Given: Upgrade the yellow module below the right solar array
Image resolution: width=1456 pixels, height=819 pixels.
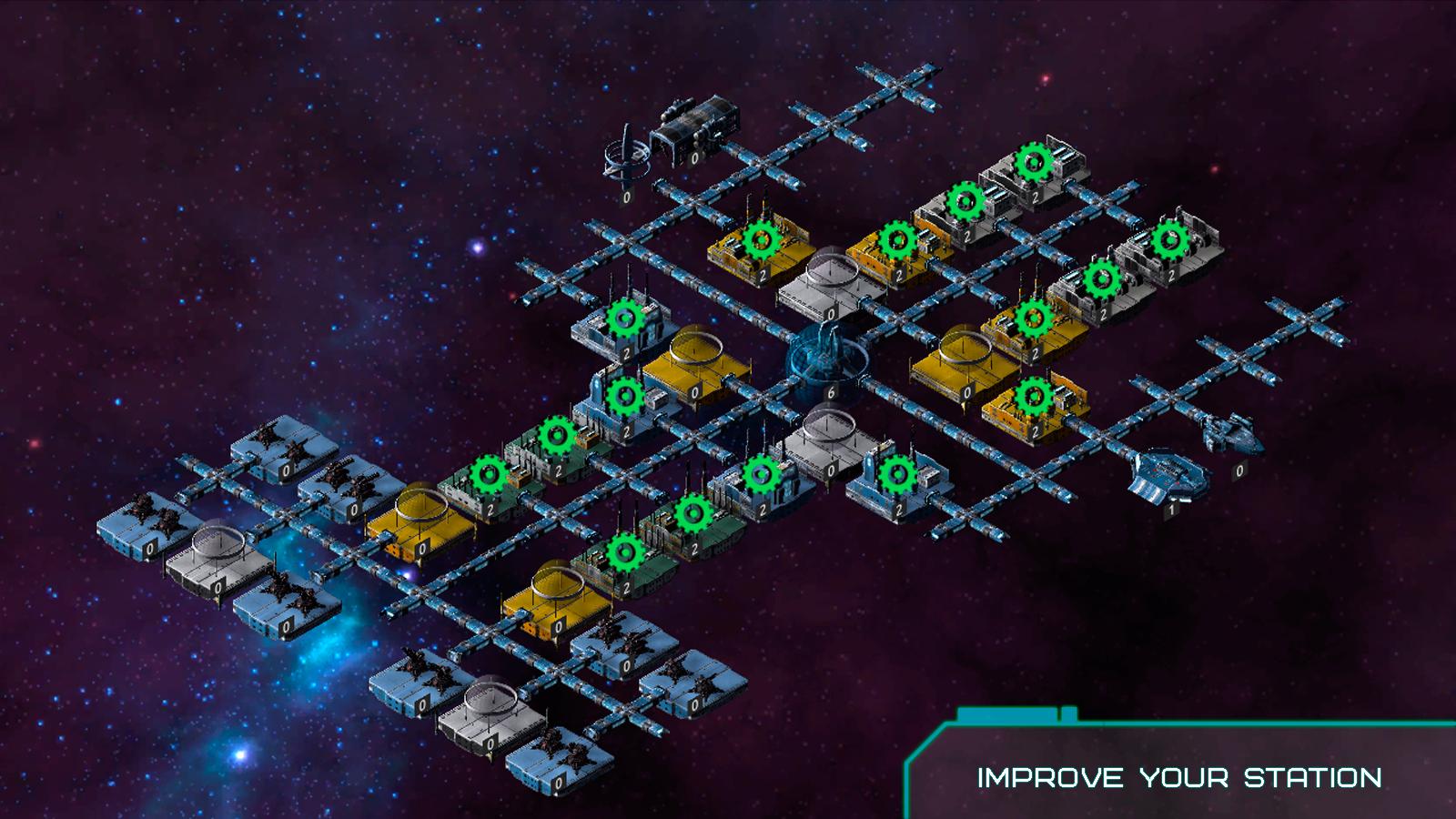Looking at the screenshot, I should click(1035, 396).
